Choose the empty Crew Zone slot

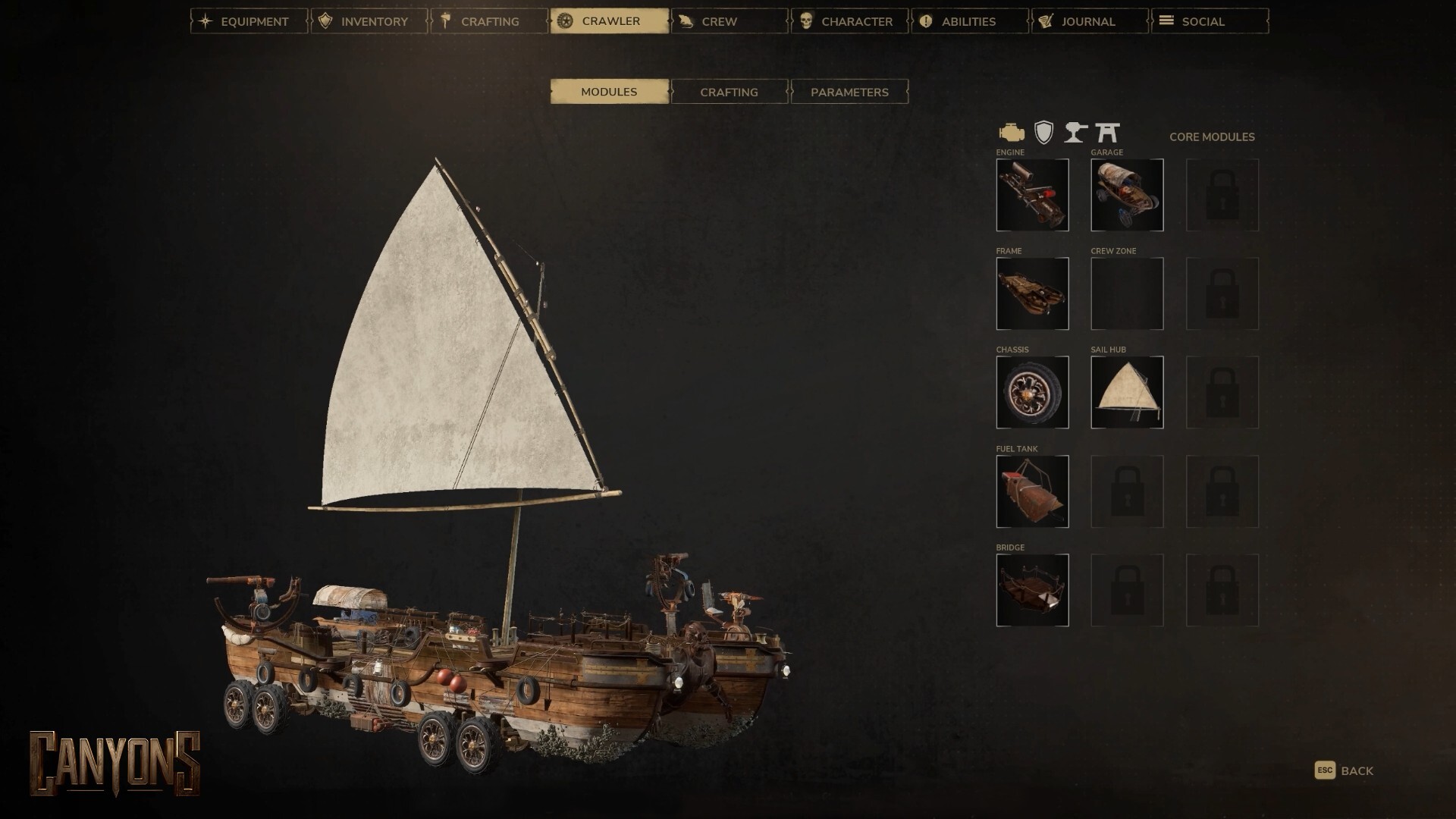pyautogui.click(x=1127, y=293)
